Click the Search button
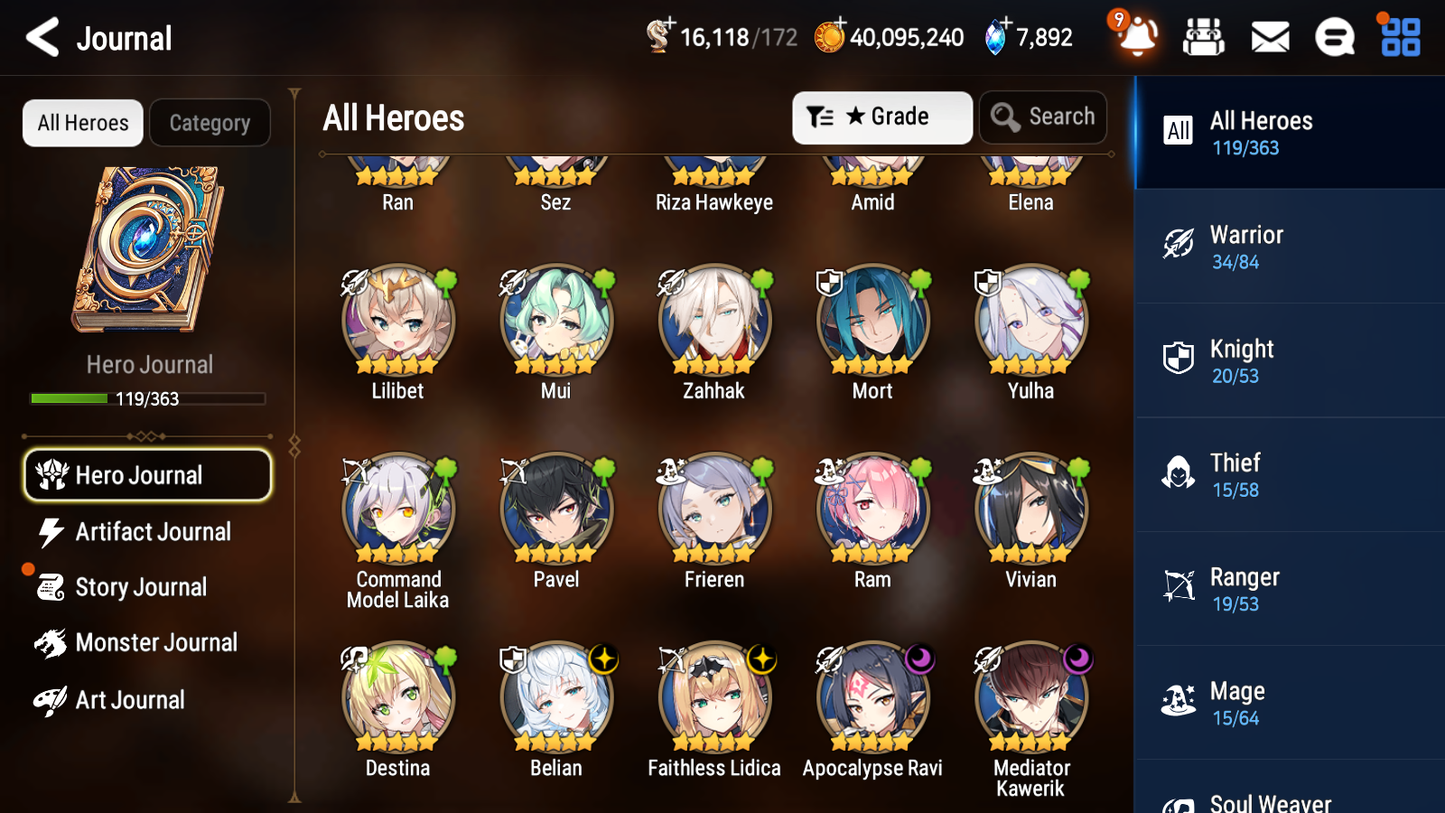 click(1043, 117)
